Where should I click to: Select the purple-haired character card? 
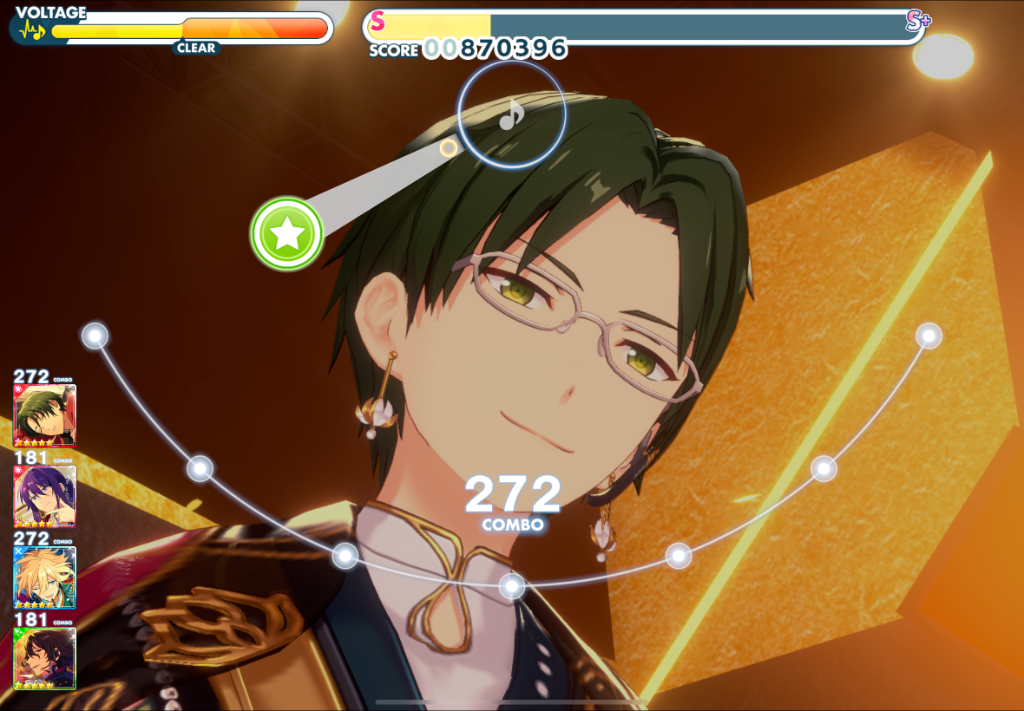[x=45, y=496]
